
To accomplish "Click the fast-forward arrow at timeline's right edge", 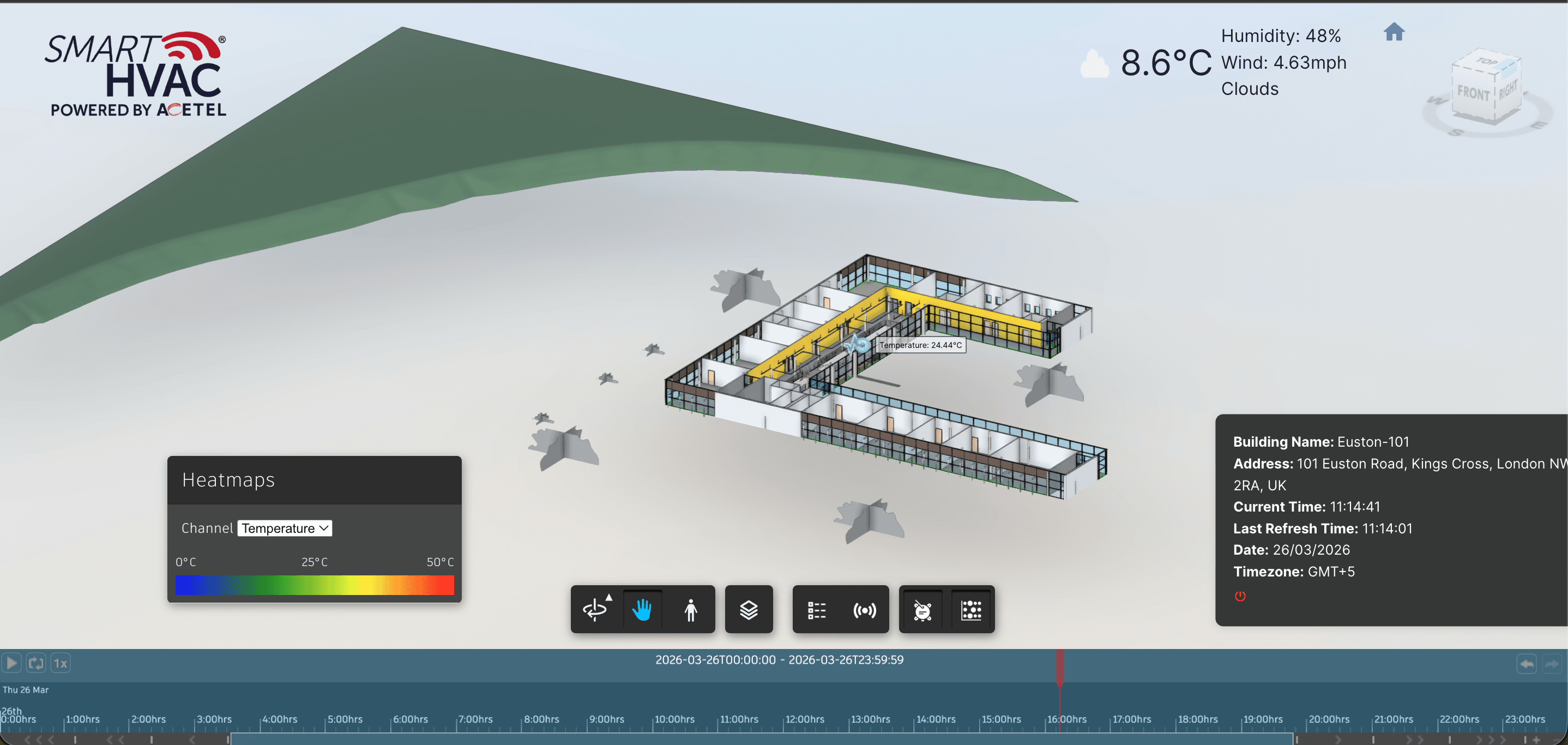I will (x=1553, y=663).
